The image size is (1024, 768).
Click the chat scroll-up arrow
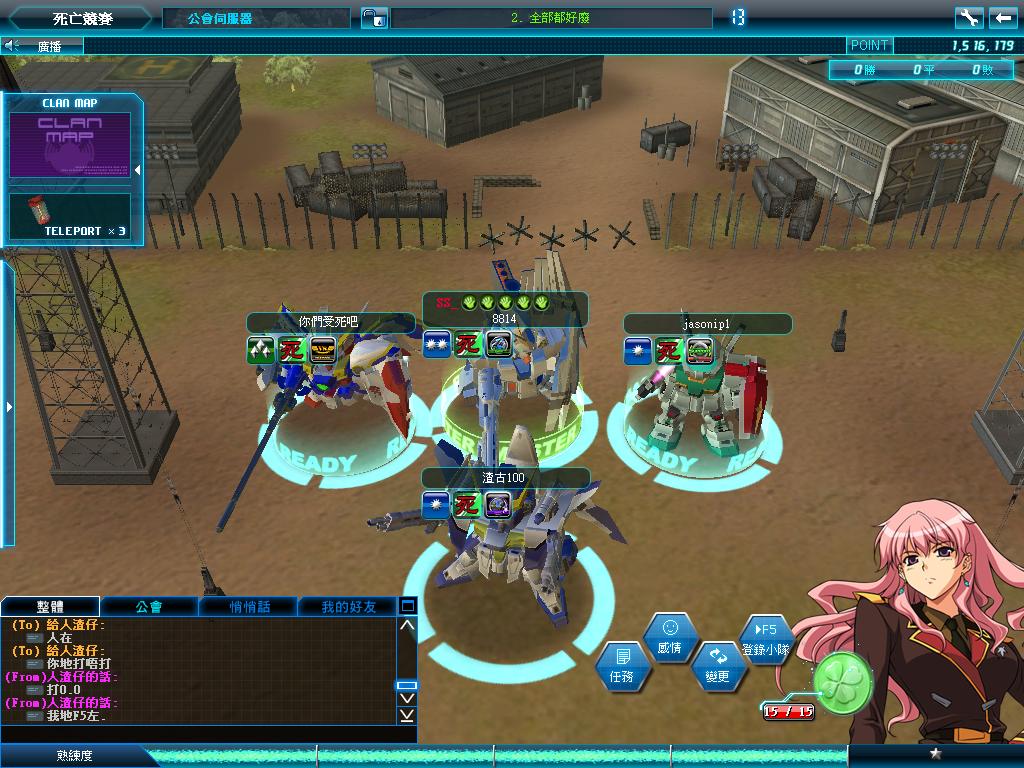click(x=407, y=626)
